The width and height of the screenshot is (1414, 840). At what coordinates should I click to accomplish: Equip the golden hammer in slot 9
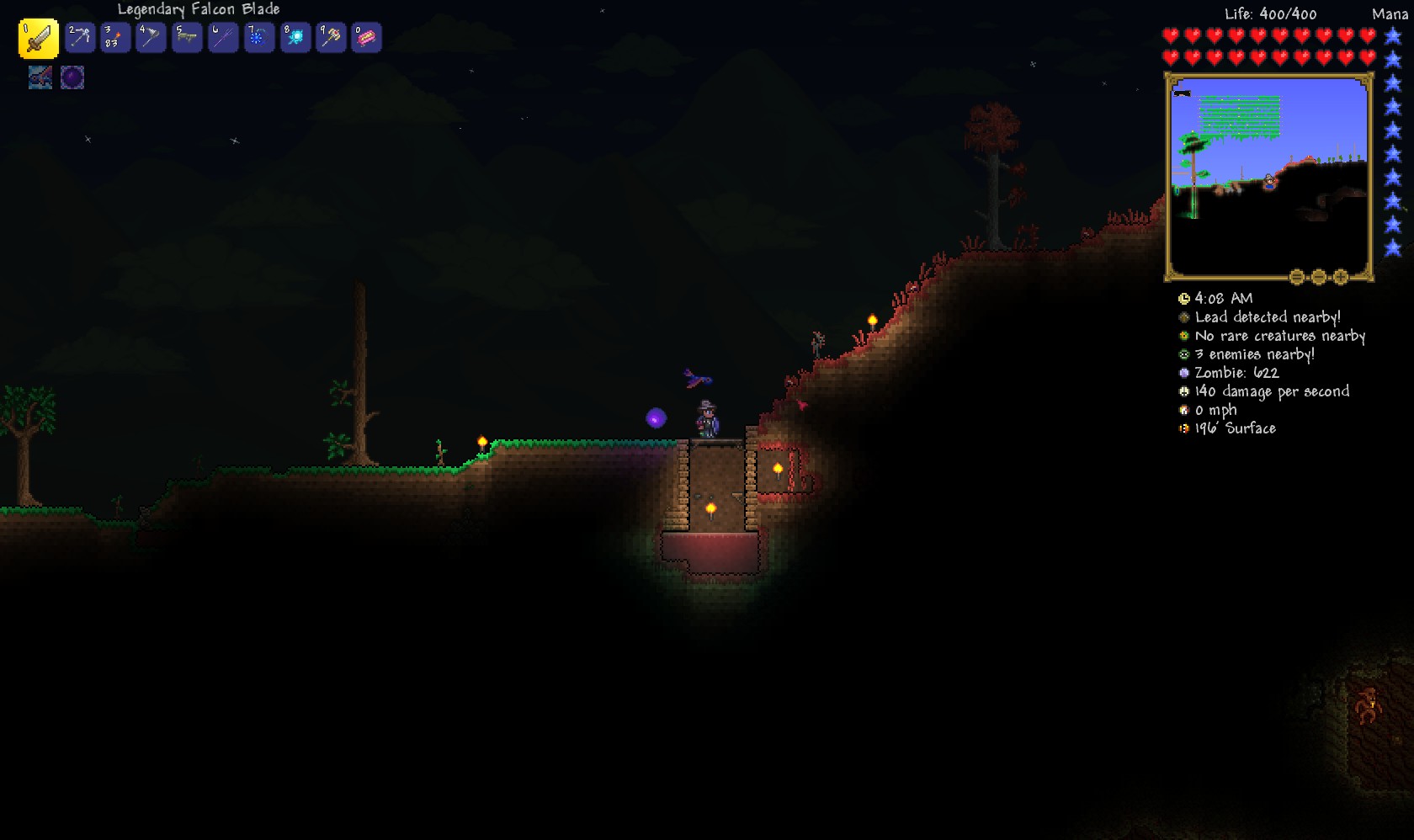(x=331, y=37)
